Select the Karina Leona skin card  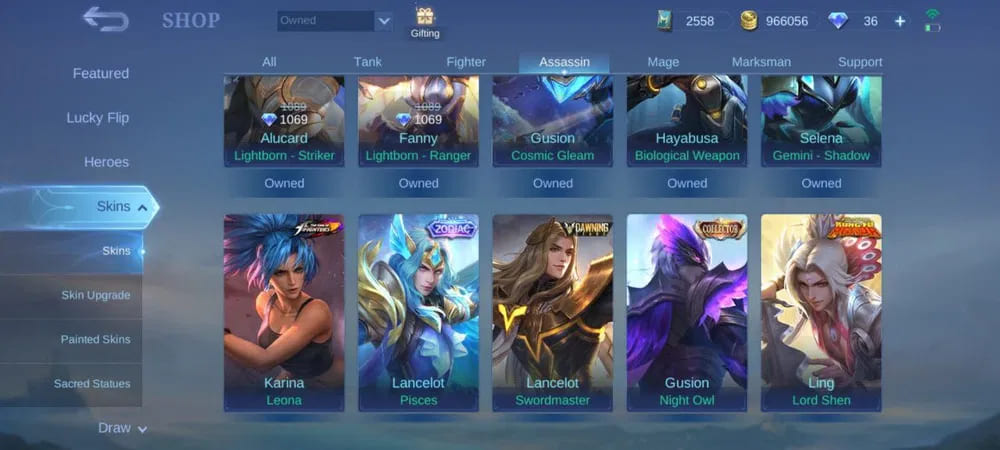click(284, 312)
